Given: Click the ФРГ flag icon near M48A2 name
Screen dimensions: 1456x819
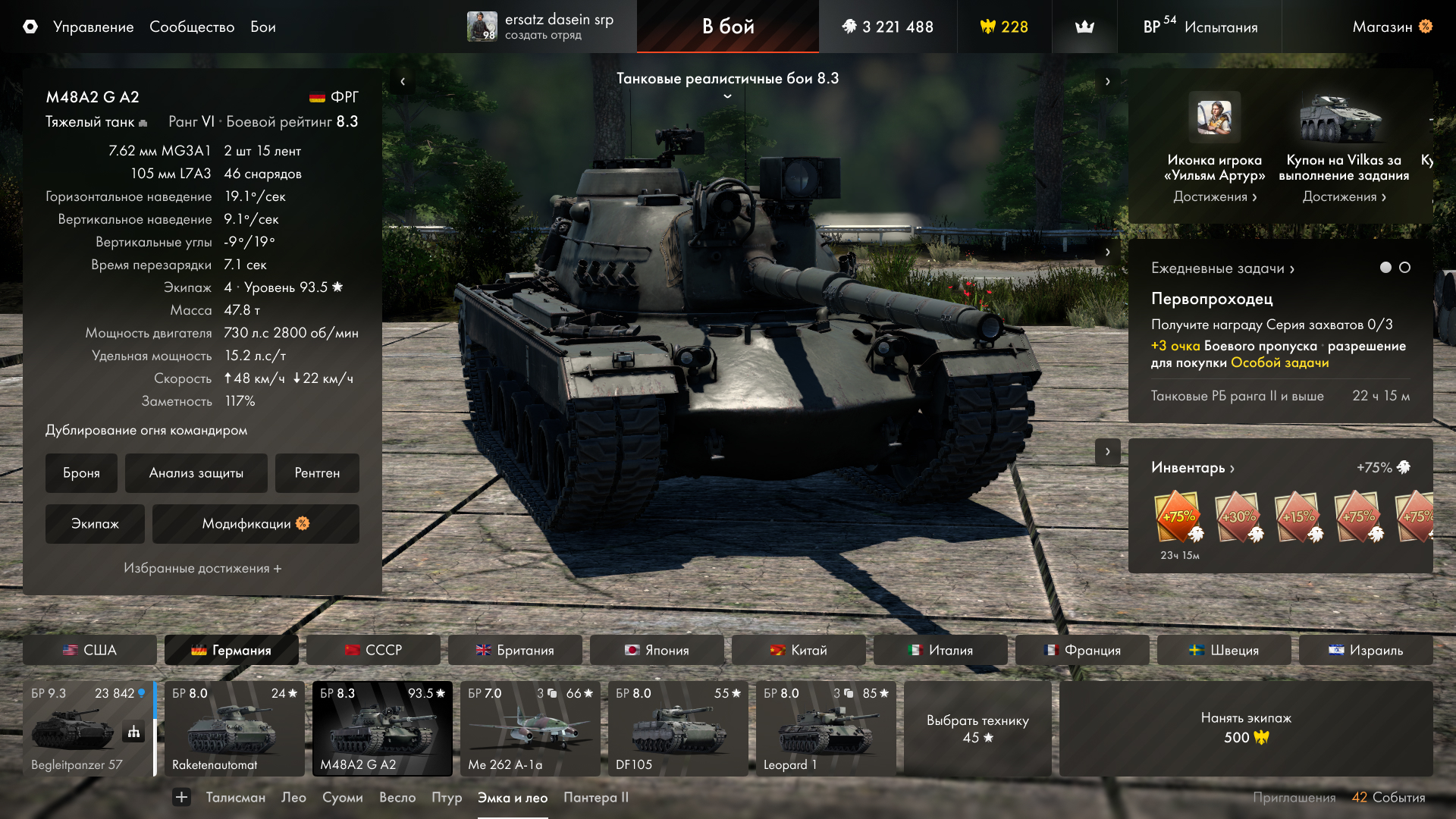Looking at the screenshot, I should [316, 96].
